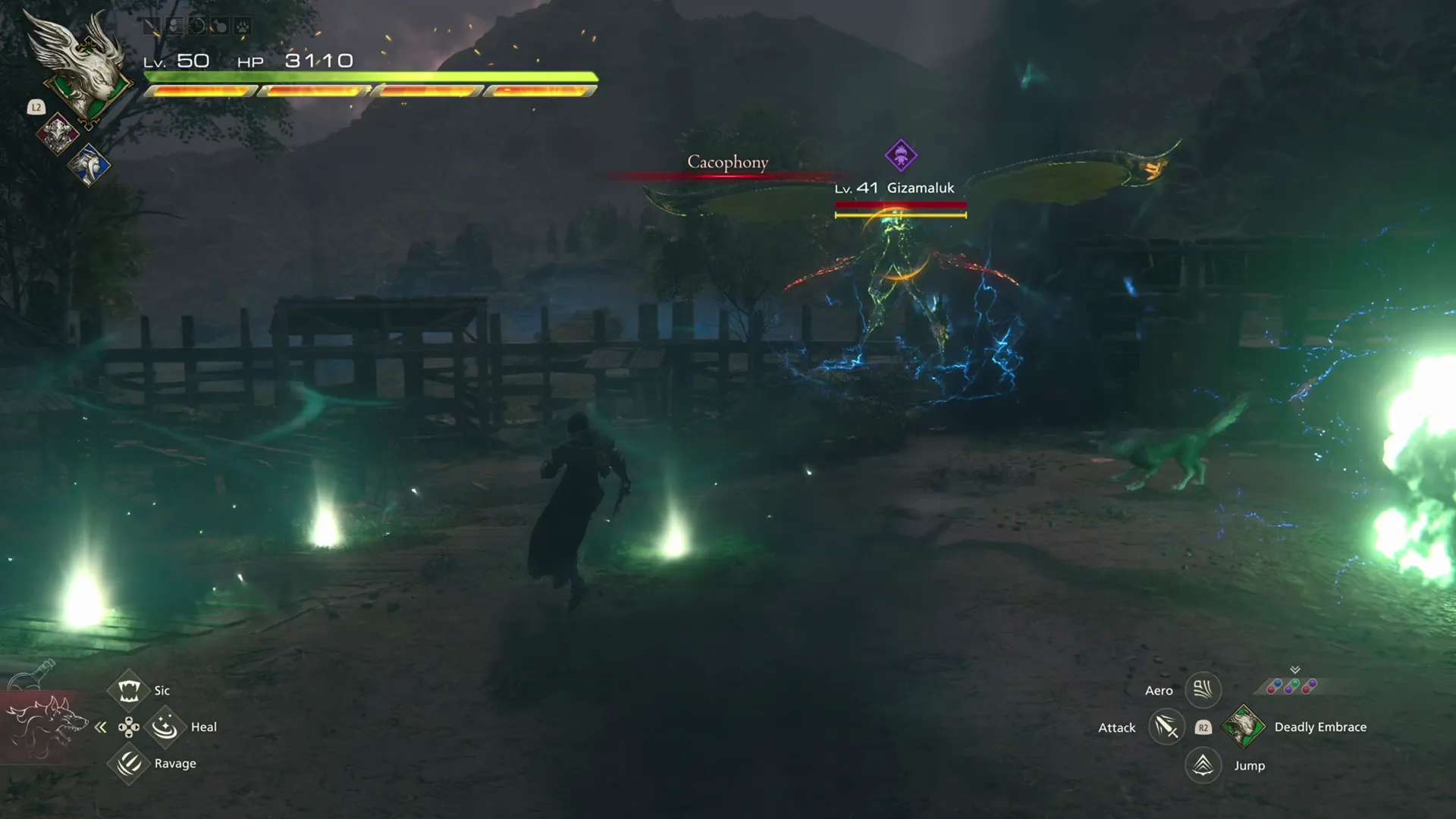Collapse the Torgal command menu via left chevrons
The height and width of the screenshot is (819, 1456).
tap(101, 726)
